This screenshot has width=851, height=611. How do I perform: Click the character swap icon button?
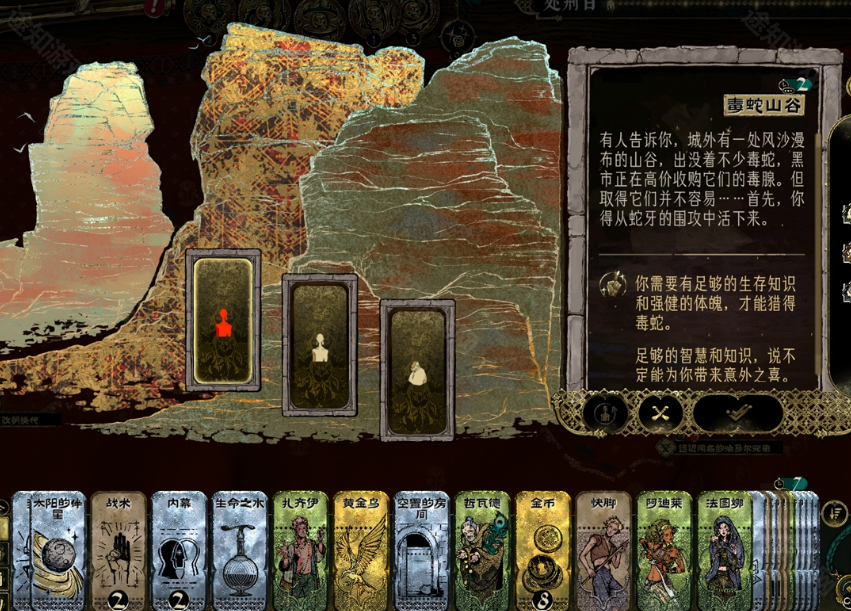(605, 413)
